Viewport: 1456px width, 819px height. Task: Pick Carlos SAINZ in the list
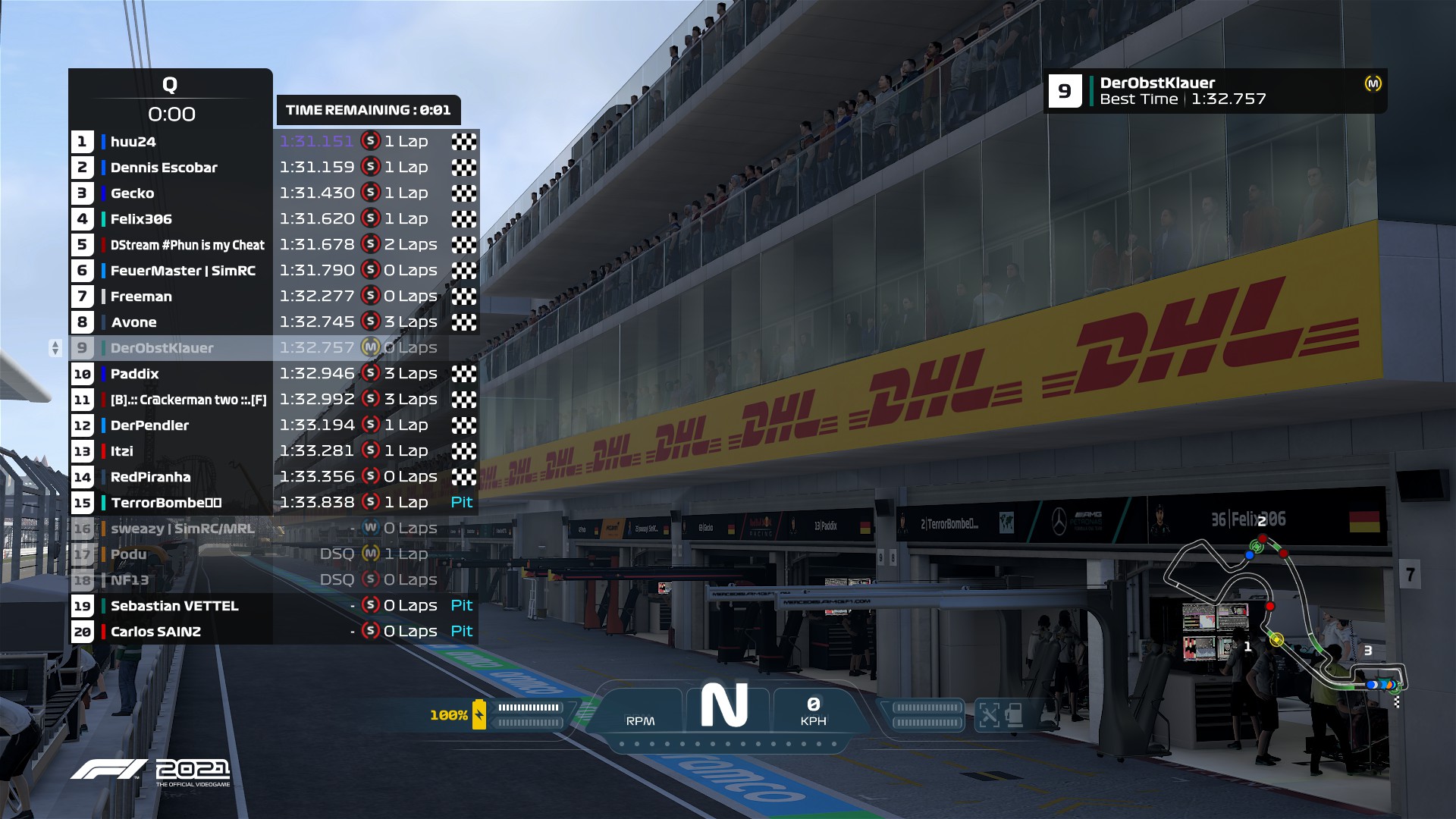155,632
